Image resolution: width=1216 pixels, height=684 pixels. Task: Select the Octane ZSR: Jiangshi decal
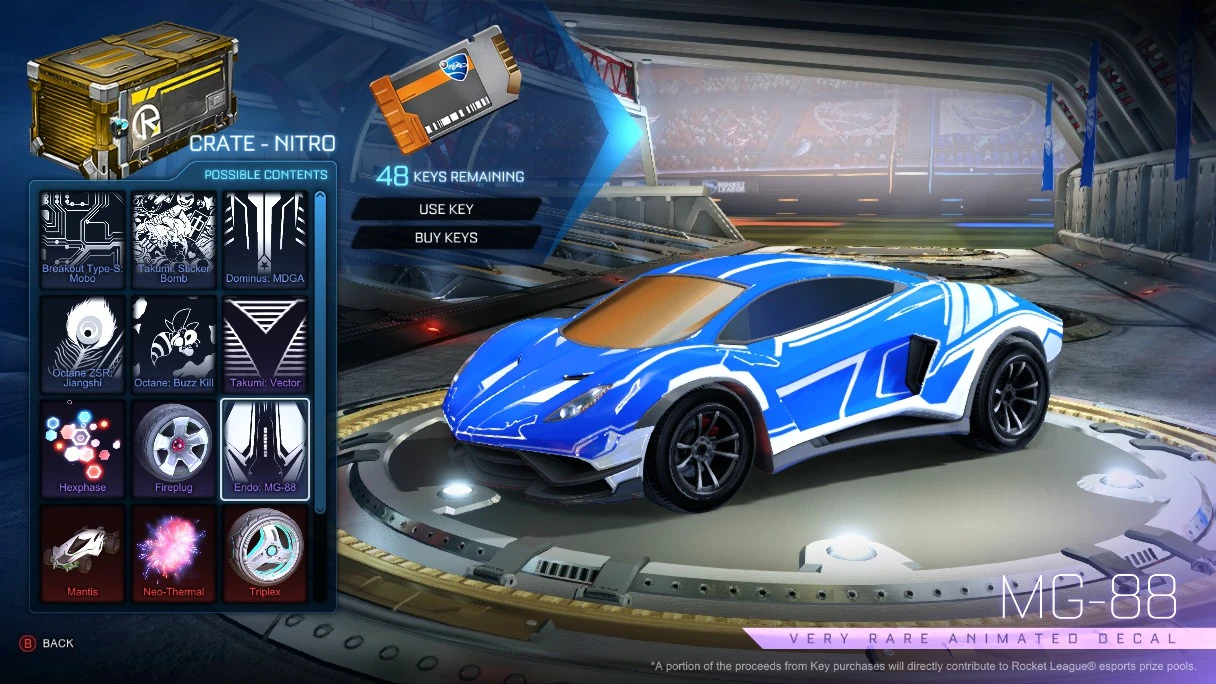tap(83, 343)
